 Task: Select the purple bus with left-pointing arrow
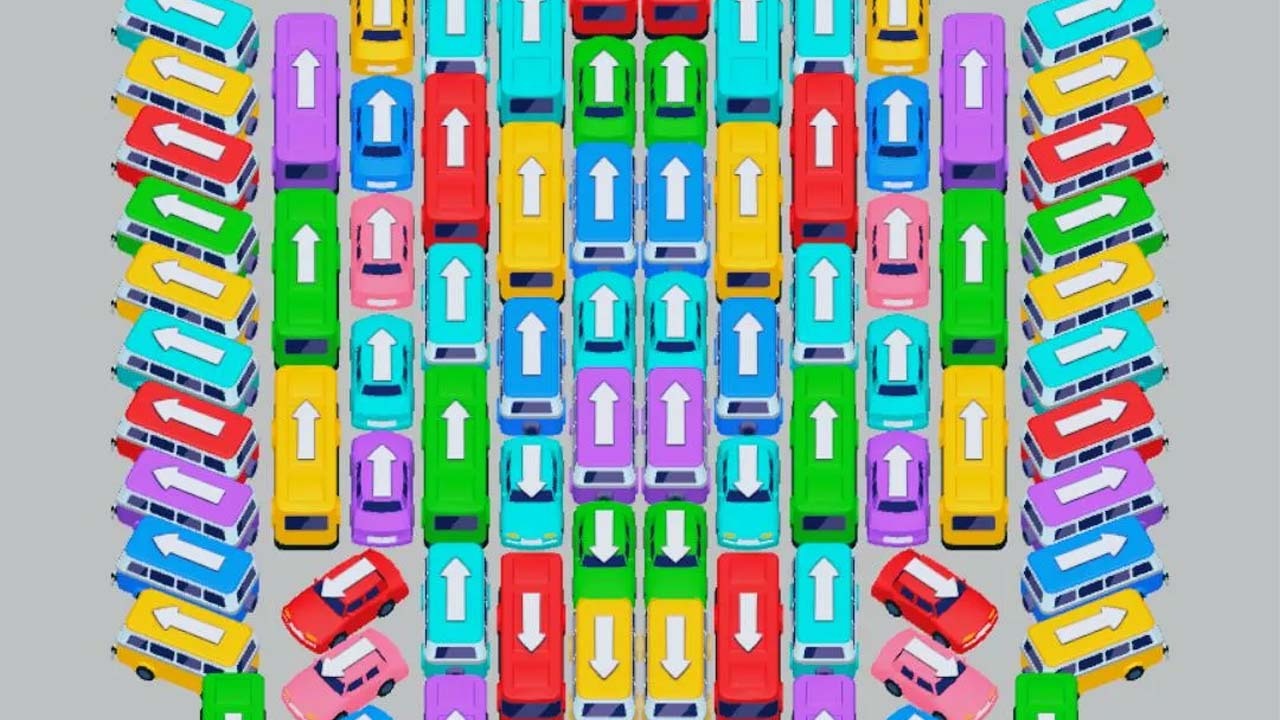pos(186,485)
